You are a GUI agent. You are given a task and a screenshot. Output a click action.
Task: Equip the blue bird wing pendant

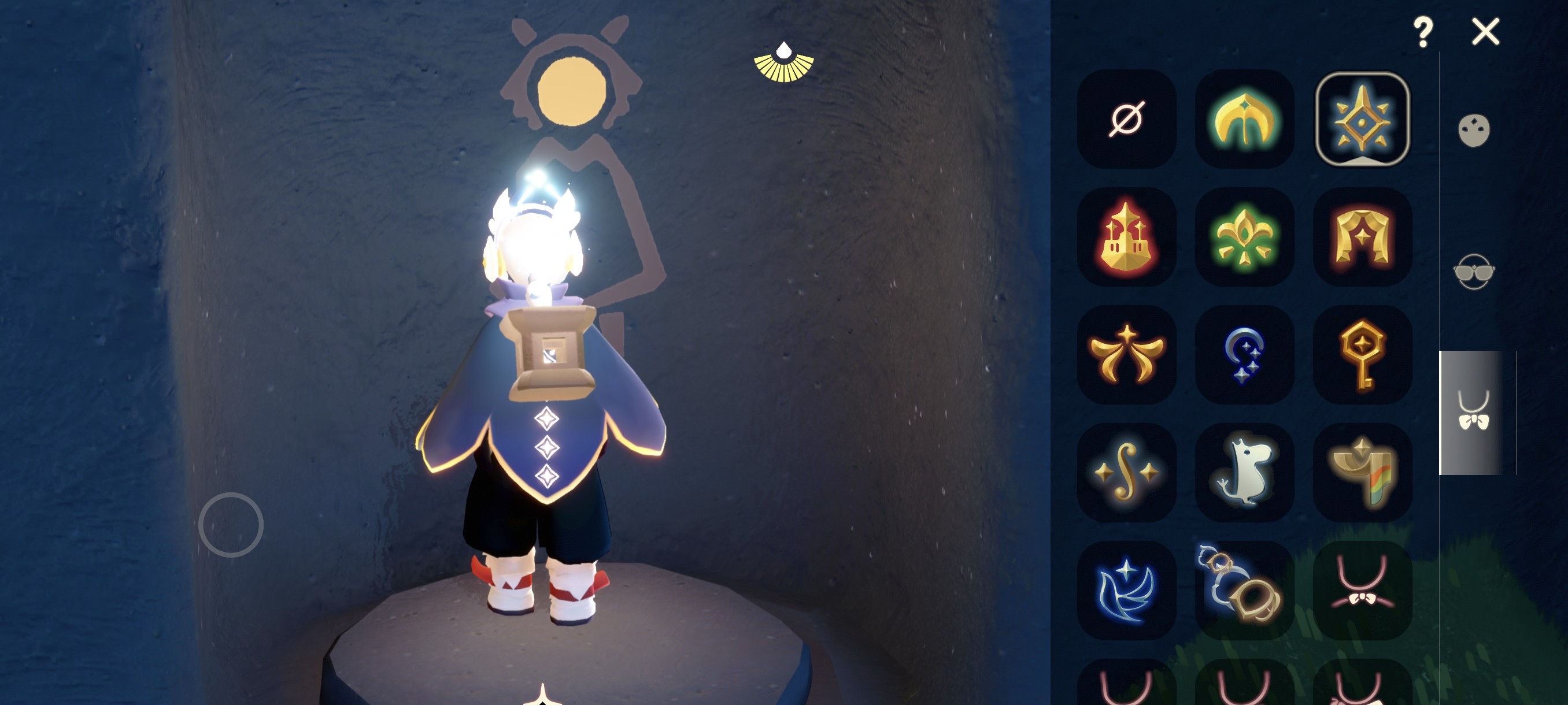(1126, 590)
